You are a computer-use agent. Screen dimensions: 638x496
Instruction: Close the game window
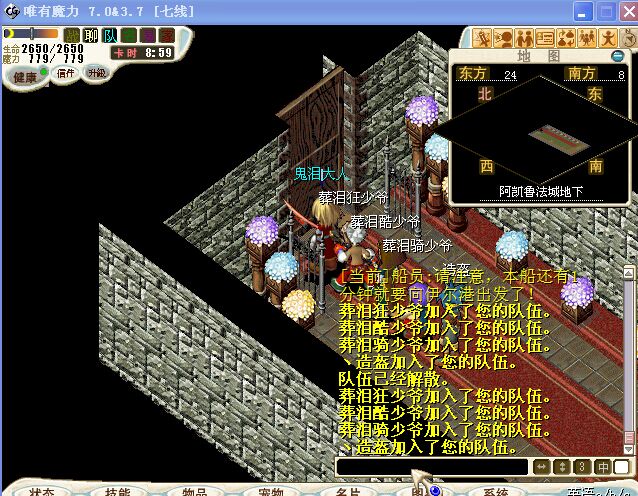627,12
